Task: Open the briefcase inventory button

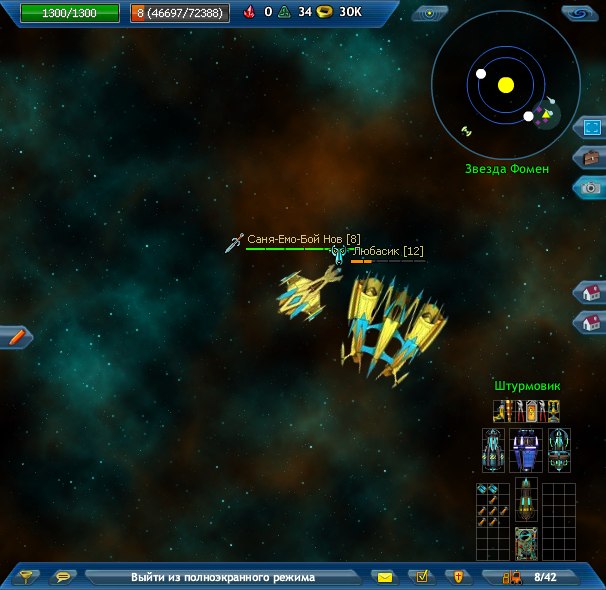Action: pyautogui.click(x=591, y=158)
